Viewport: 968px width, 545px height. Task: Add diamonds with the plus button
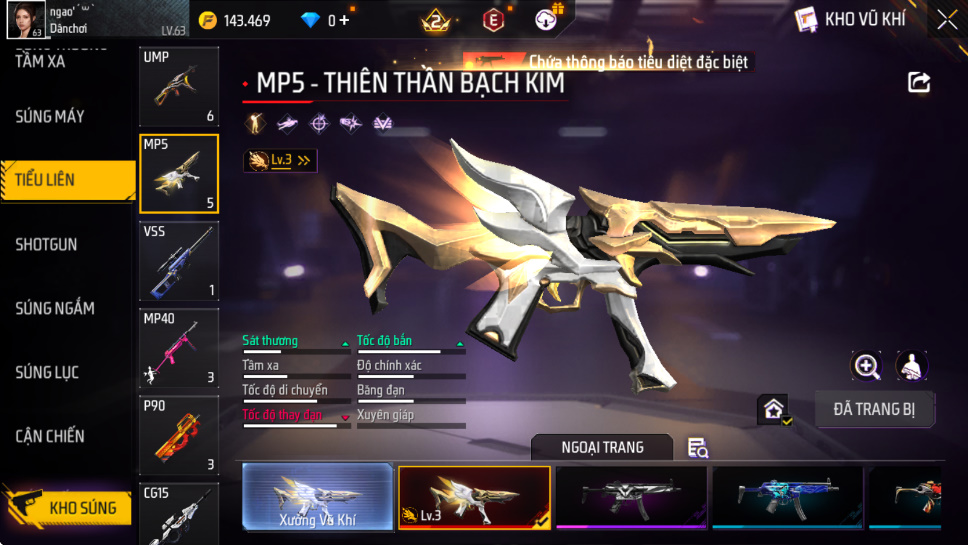pyautogui.click(x=345, y=20)
